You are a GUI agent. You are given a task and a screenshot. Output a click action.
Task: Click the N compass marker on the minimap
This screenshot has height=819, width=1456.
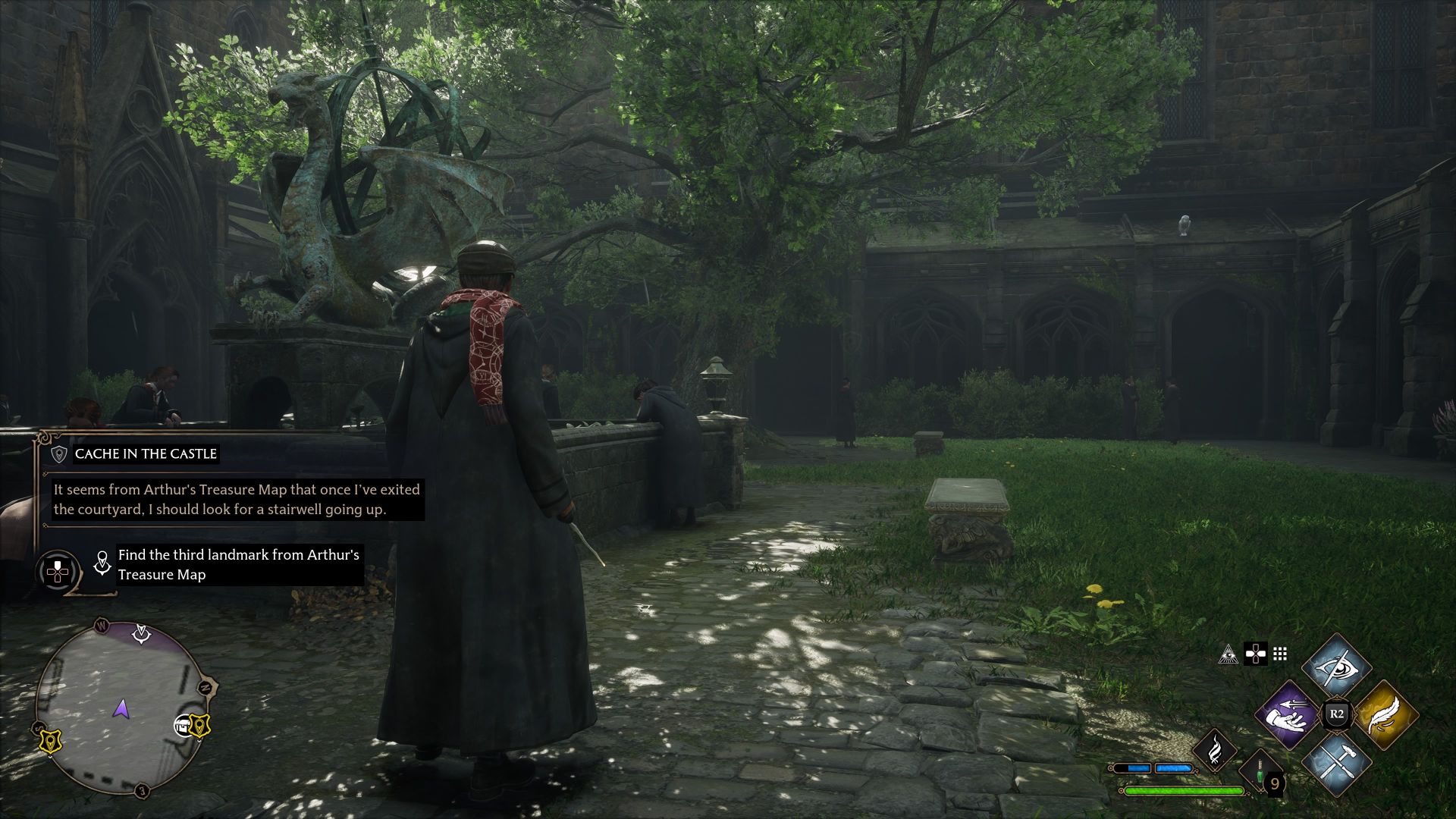[x=205, y=686]
